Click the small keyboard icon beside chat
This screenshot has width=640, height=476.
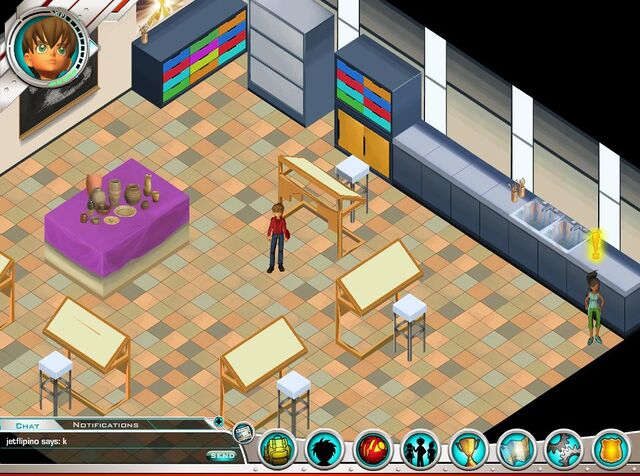[x=243, y=432]
